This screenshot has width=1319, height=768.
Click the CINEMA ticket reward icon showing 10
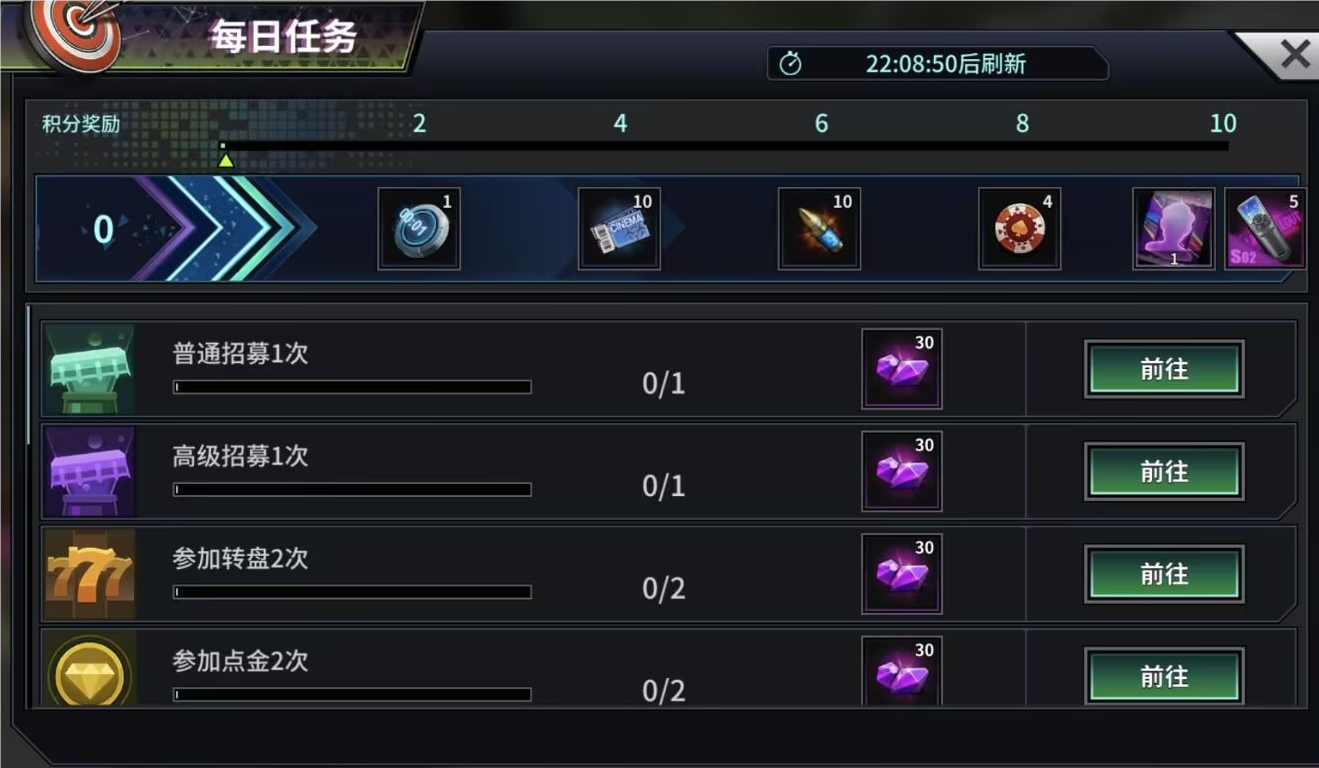pos(620,227)
